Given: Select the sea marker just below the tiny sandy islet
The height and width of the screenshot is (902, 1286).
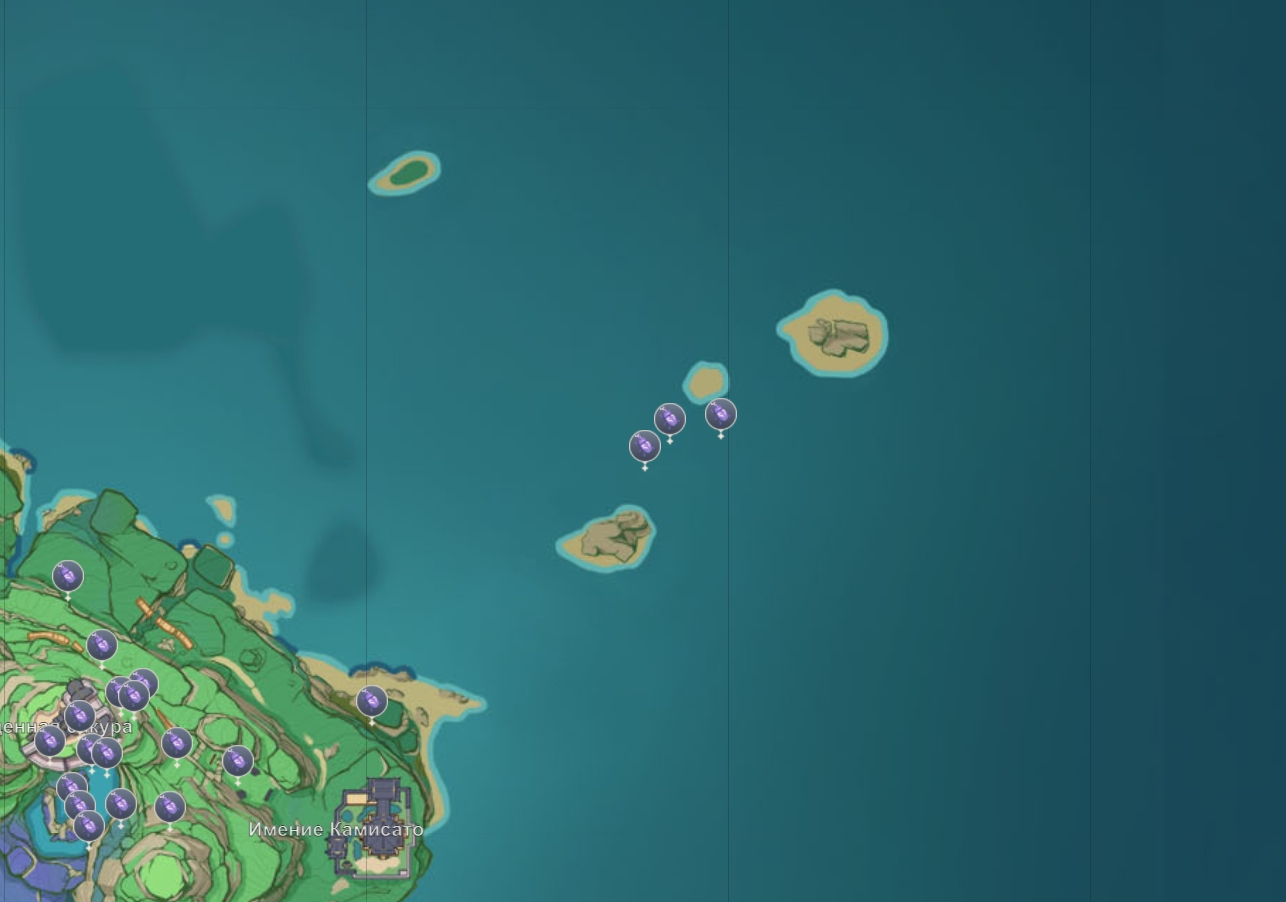Looking at the screenshot, I should click(x=721, y=414).
